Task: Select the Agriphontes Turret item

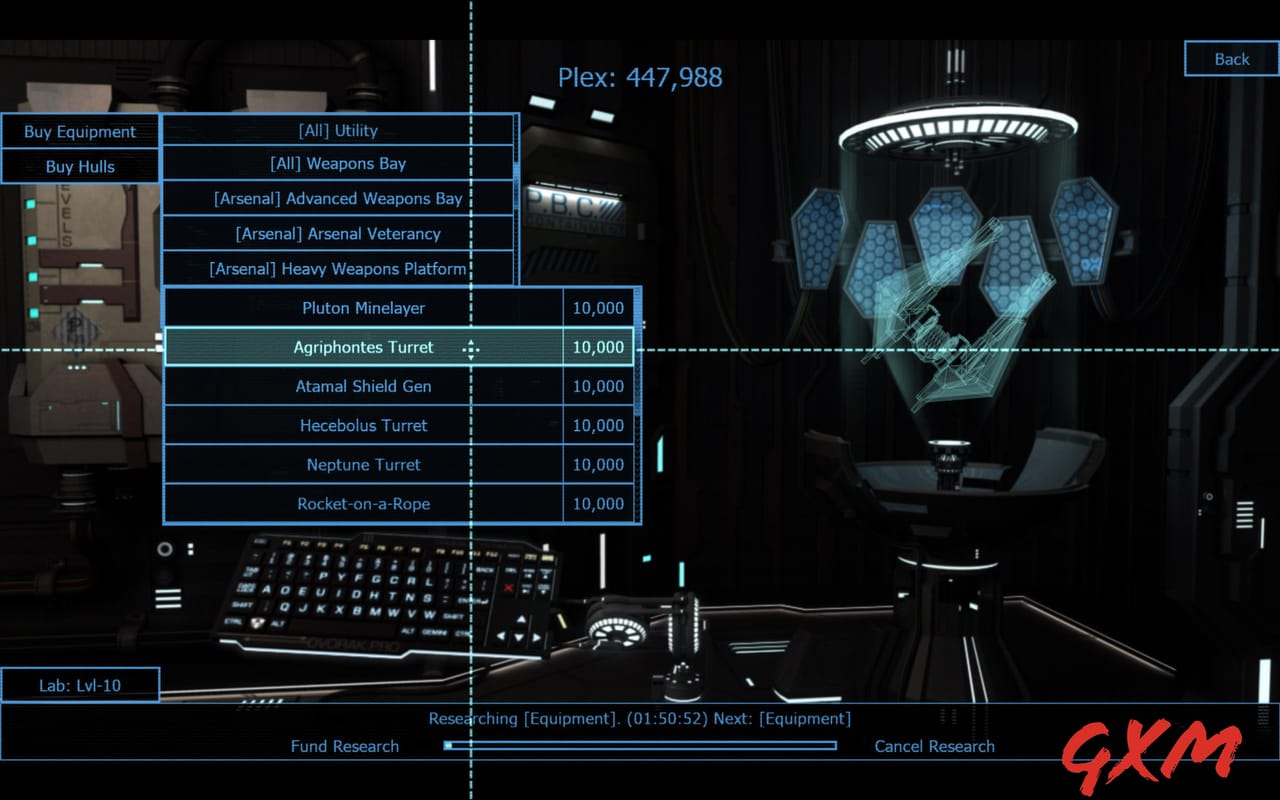Action: pyautogui.click(x=363, y=347)
